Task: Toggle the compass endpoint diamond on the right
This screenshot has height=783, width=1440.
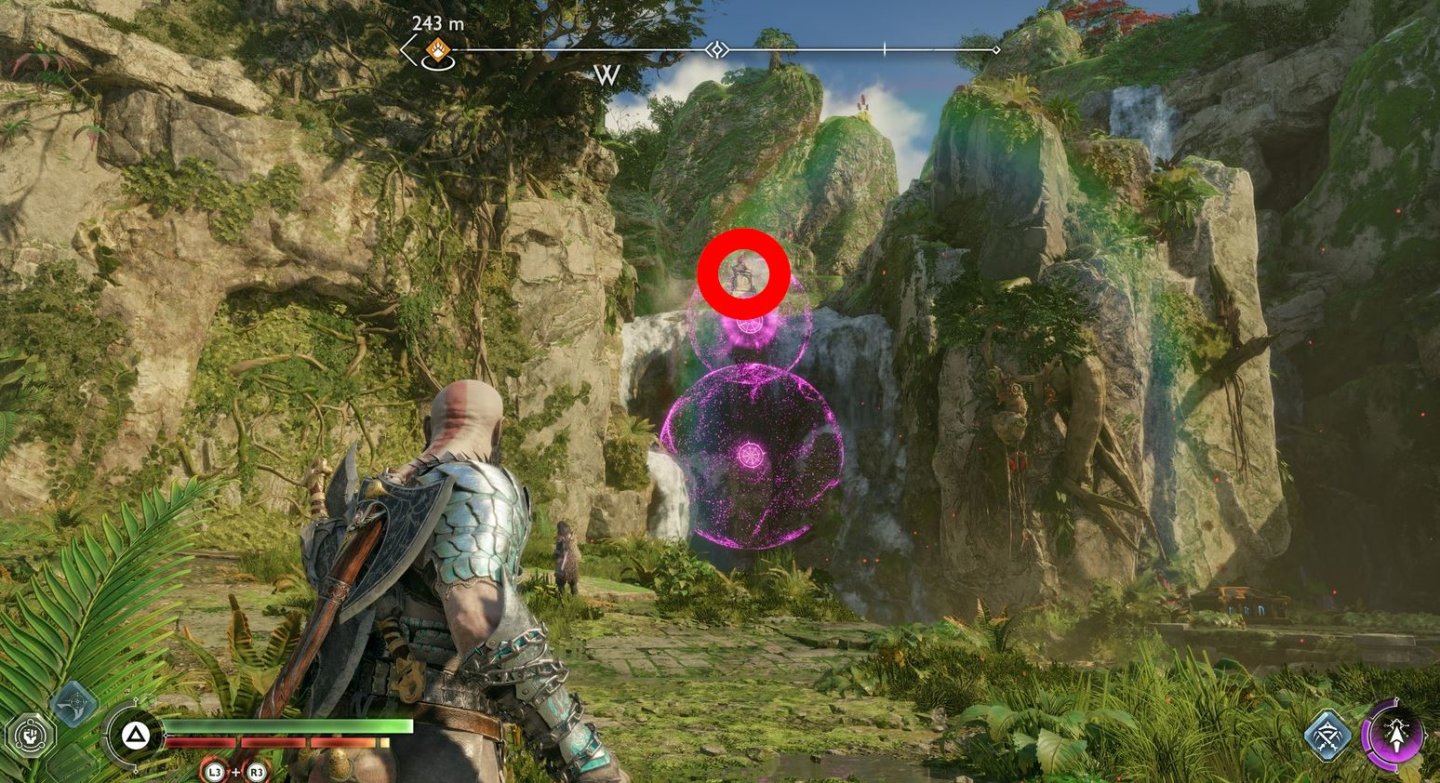Action: point(996,49)
